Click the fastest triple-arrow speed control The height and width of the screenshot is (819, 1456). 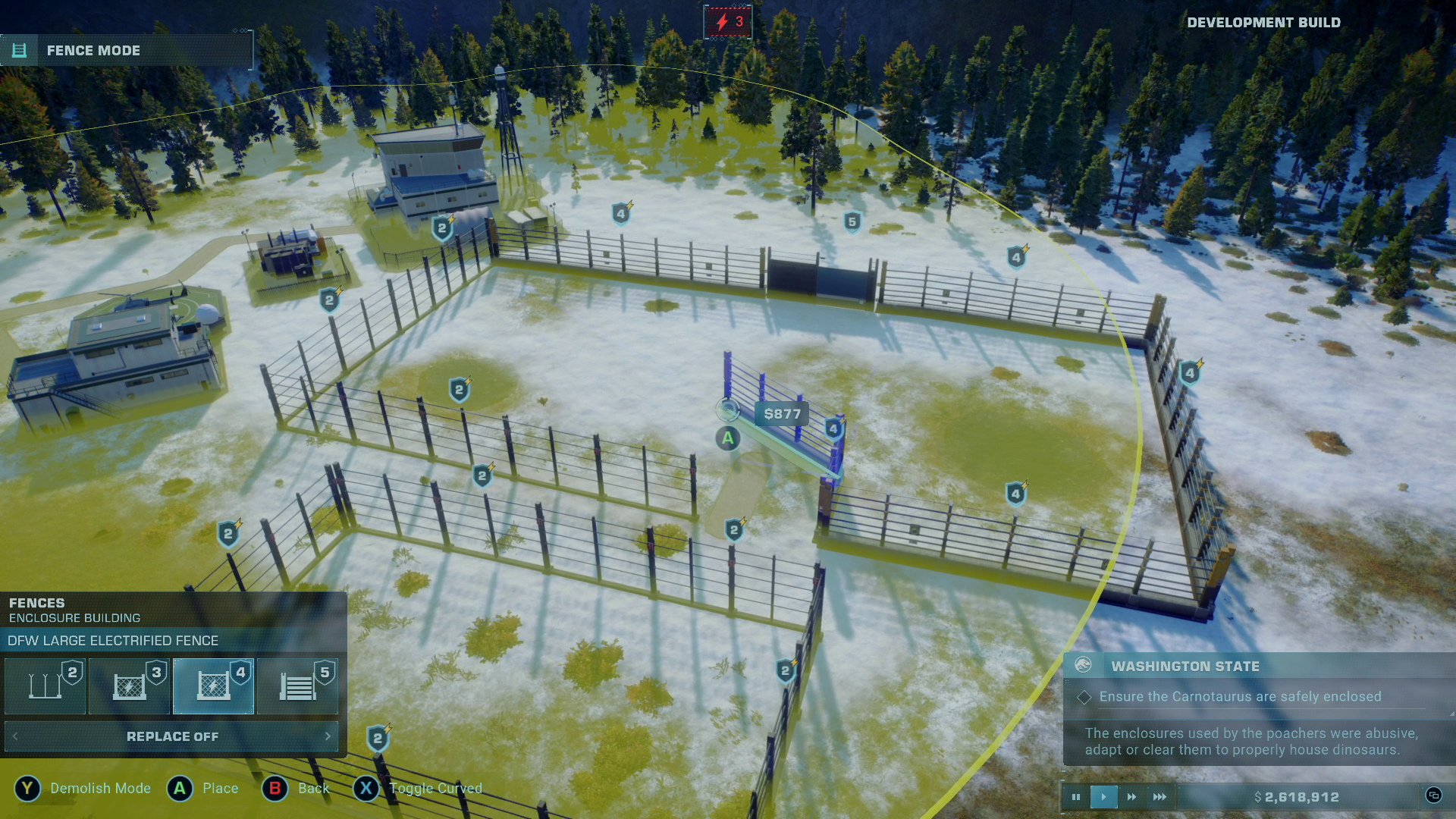[1159, 797]
